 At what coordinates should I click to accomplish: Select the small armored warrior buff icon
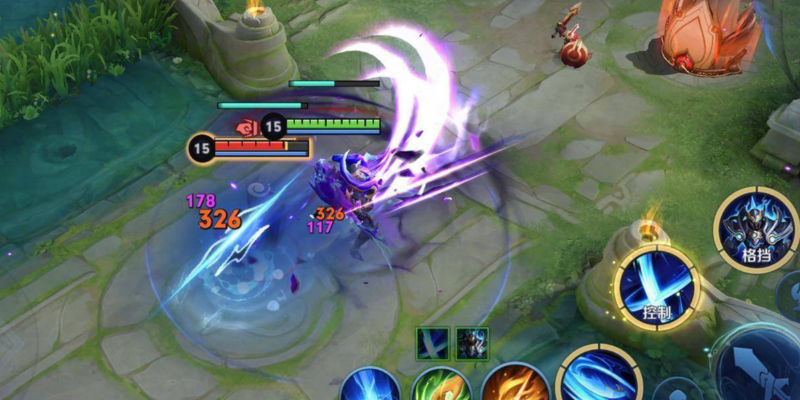pyautogui.click(x=471, y=342)
